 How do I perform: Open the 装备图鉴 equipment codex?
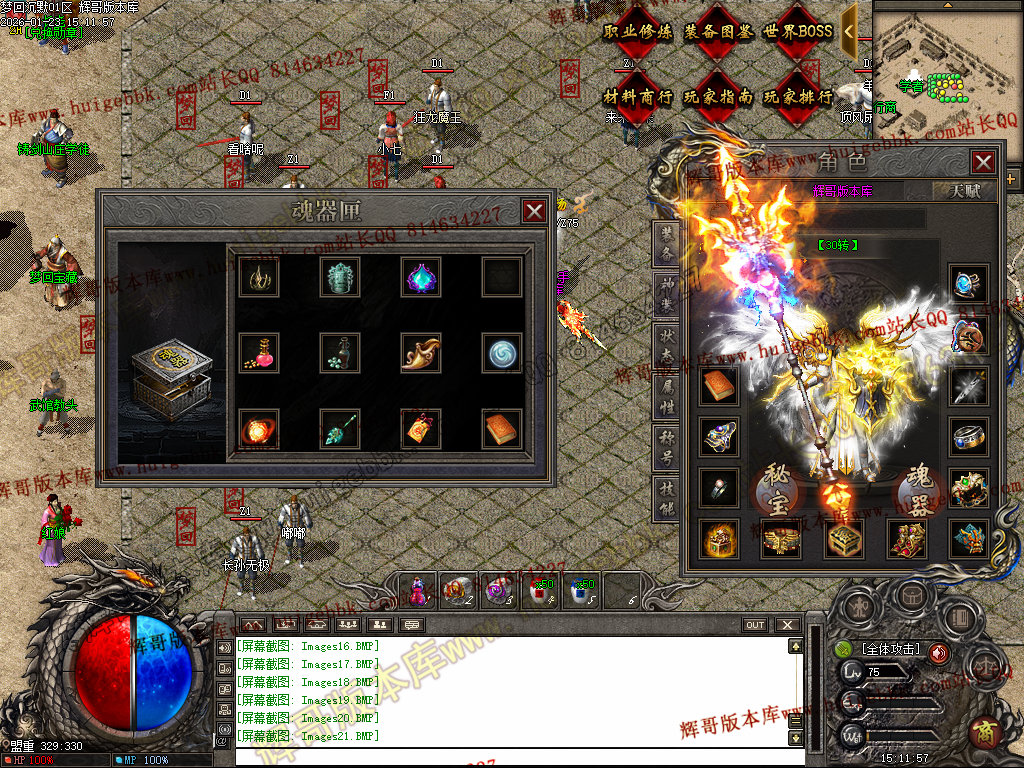coord(718,32)
